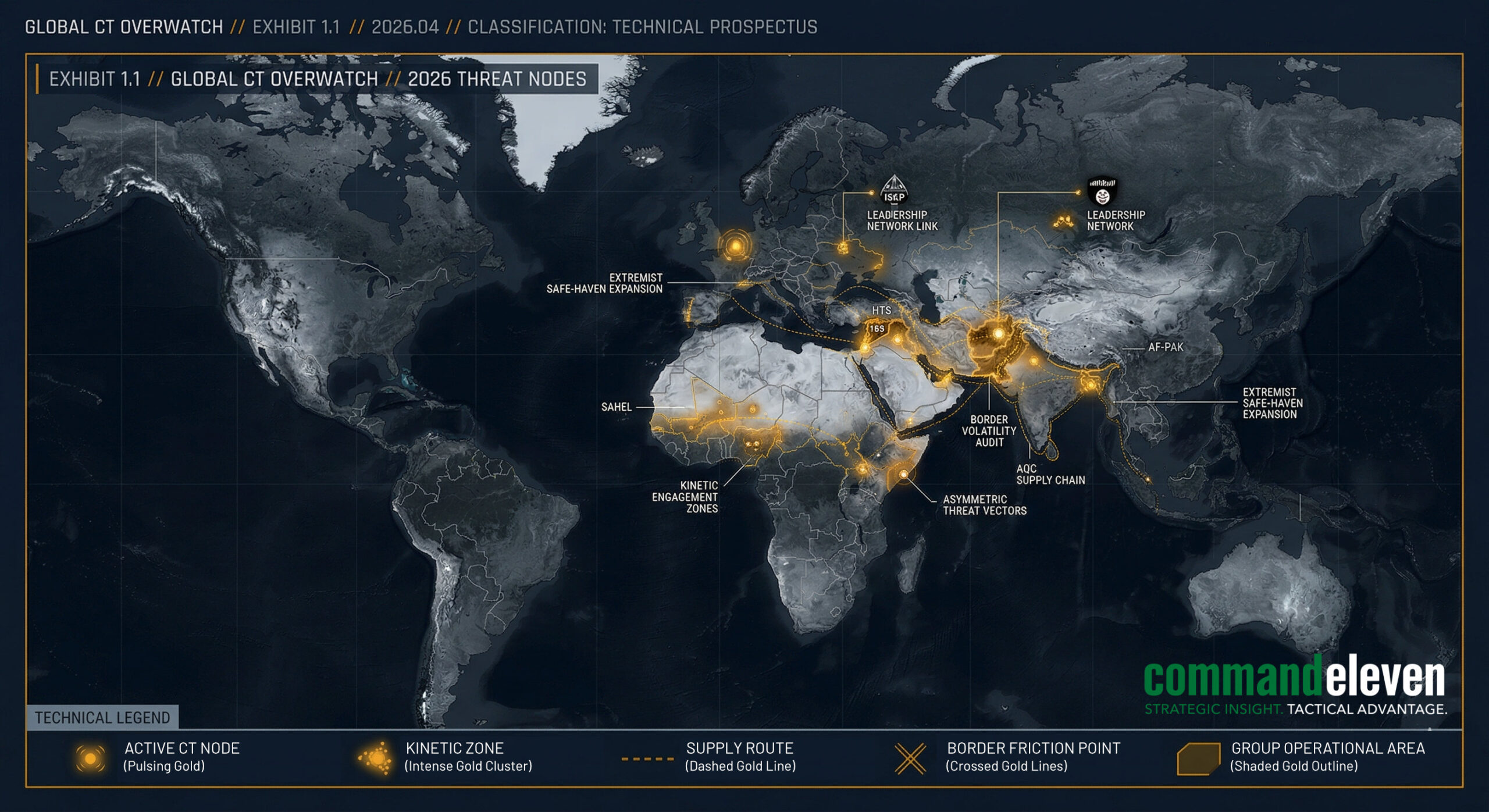Select the black flag Leadership Network icon
The height and width of the screenshot is (812, 1489).
(x=1102, y=191)
